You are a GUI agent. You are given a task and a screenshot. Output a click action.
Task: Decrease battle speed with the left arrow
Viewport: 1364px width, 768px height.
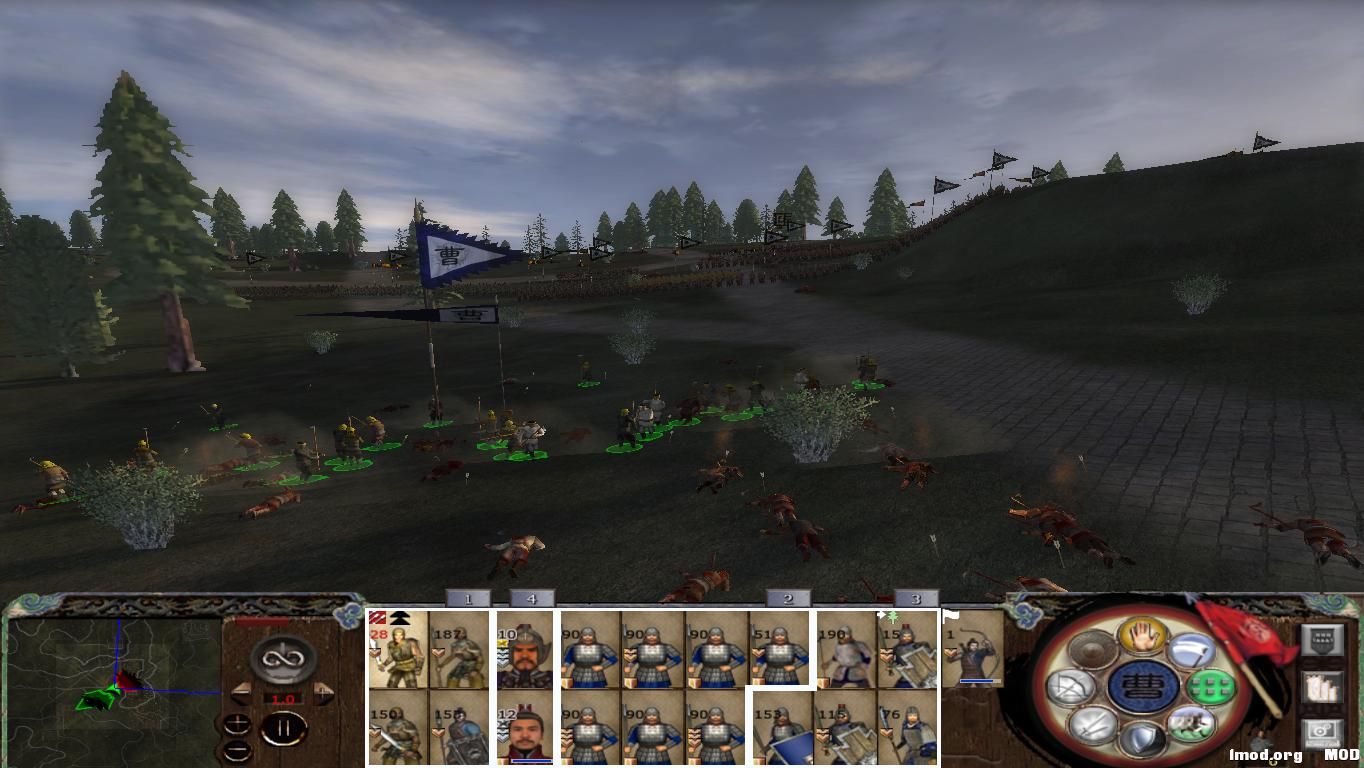click(x=240, y=691)
